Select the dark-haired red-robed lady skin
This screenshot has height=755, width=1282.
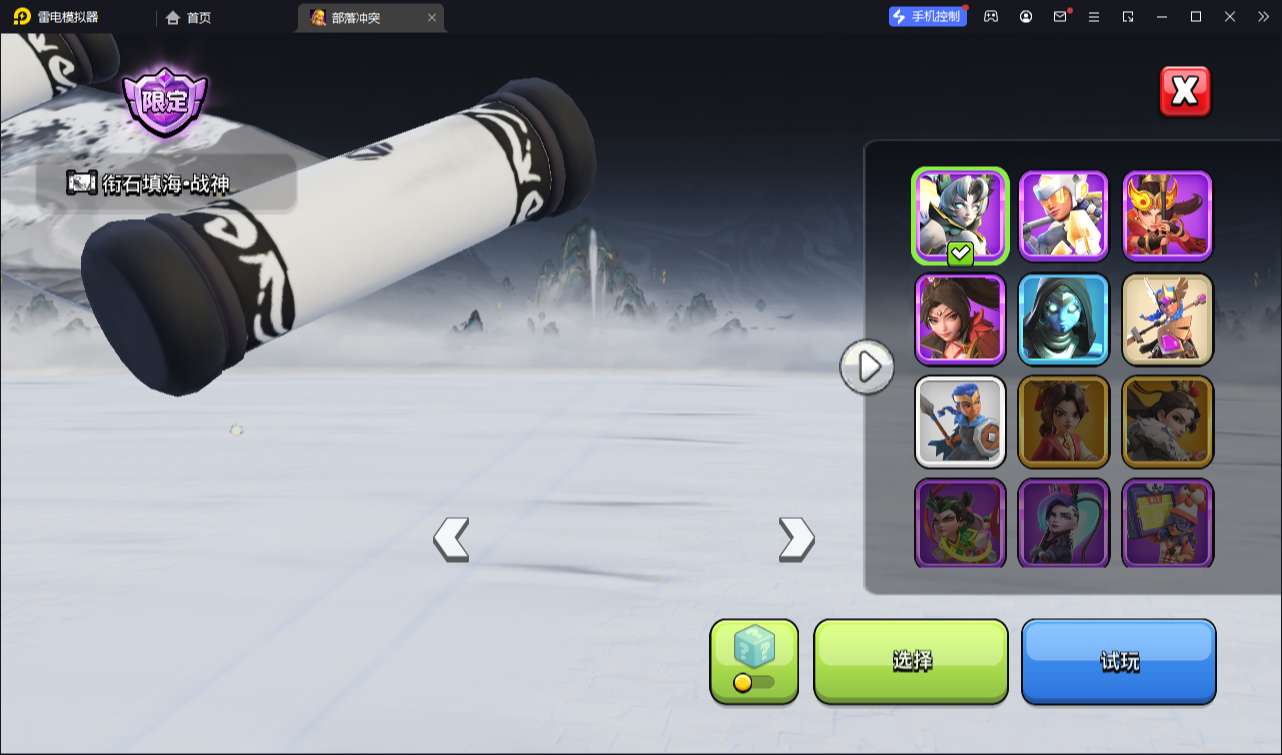click(x=960, y=319)
